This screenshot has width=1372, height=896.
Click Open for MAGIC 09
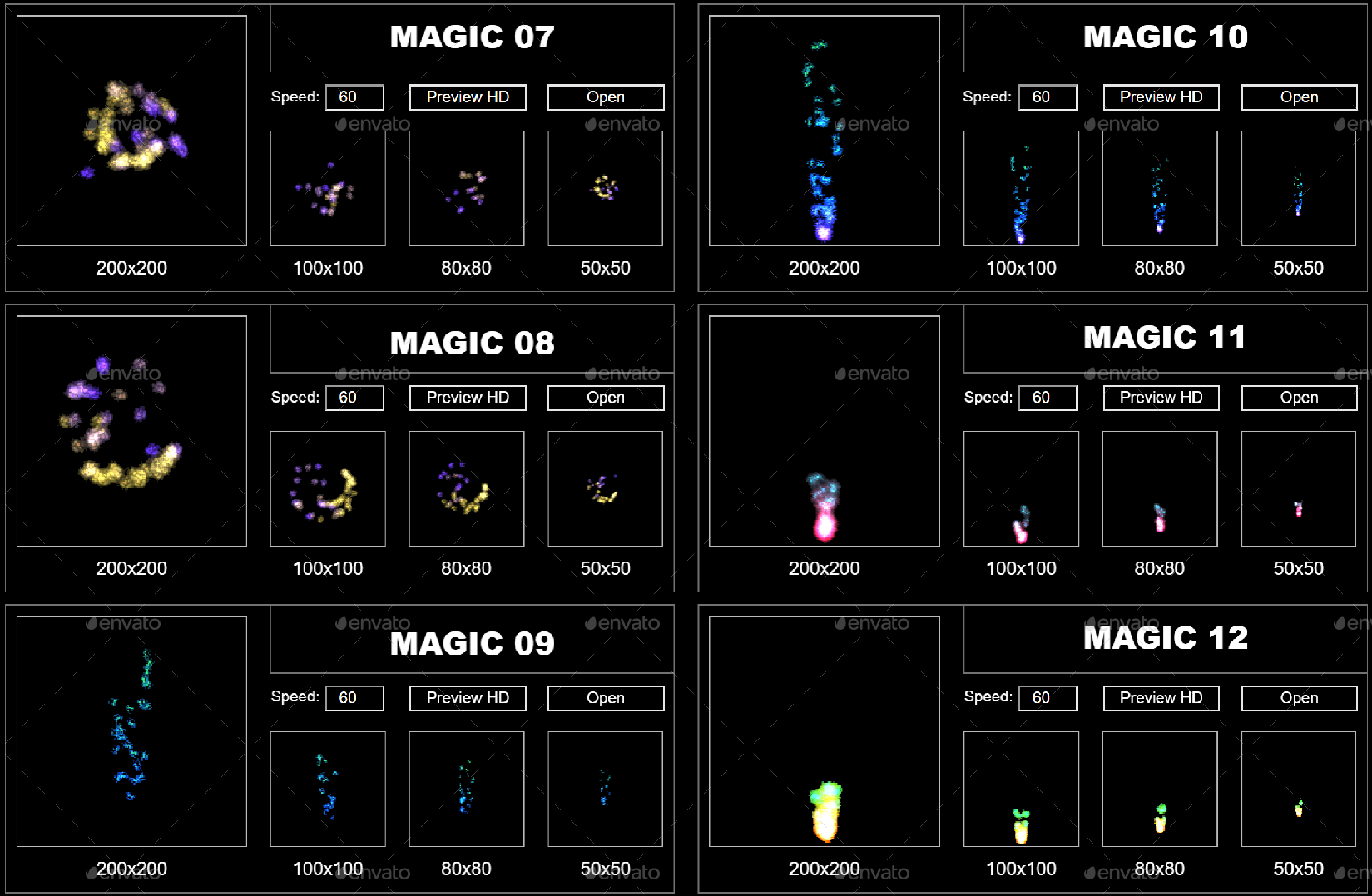coord(605,697)
